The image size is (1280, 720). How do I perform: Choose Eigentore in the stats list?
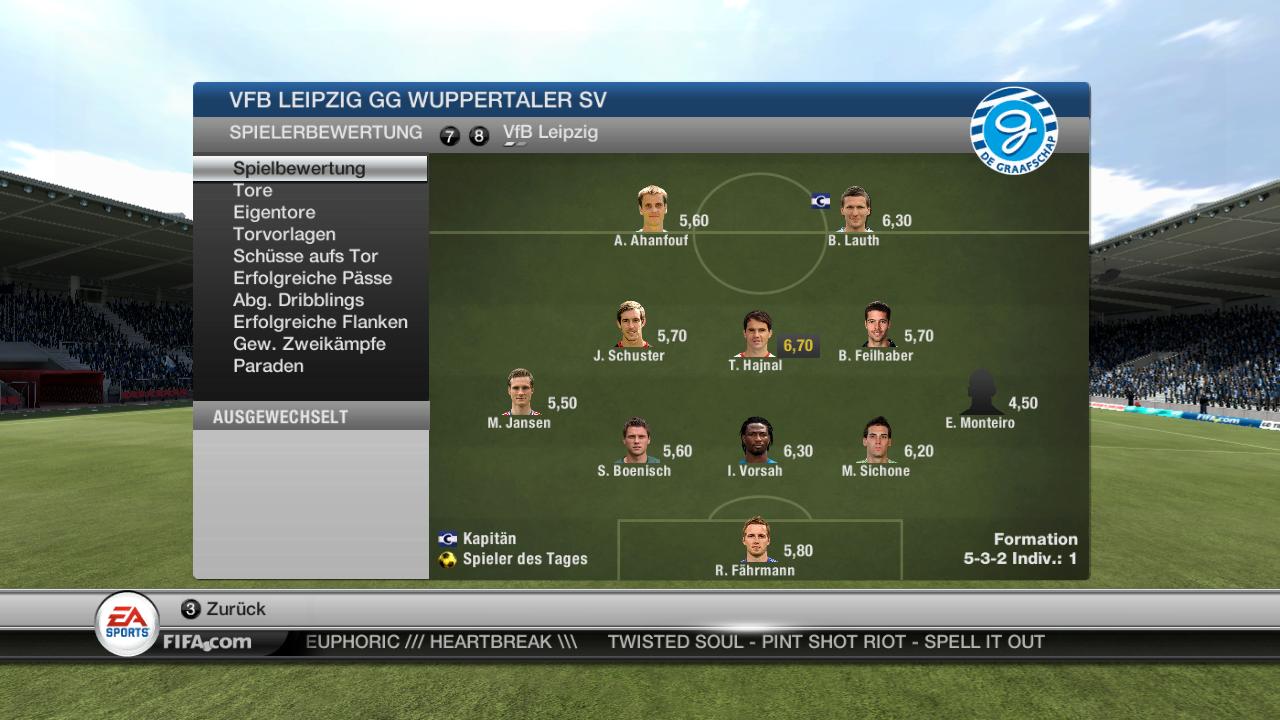click(x=274, y=212)
